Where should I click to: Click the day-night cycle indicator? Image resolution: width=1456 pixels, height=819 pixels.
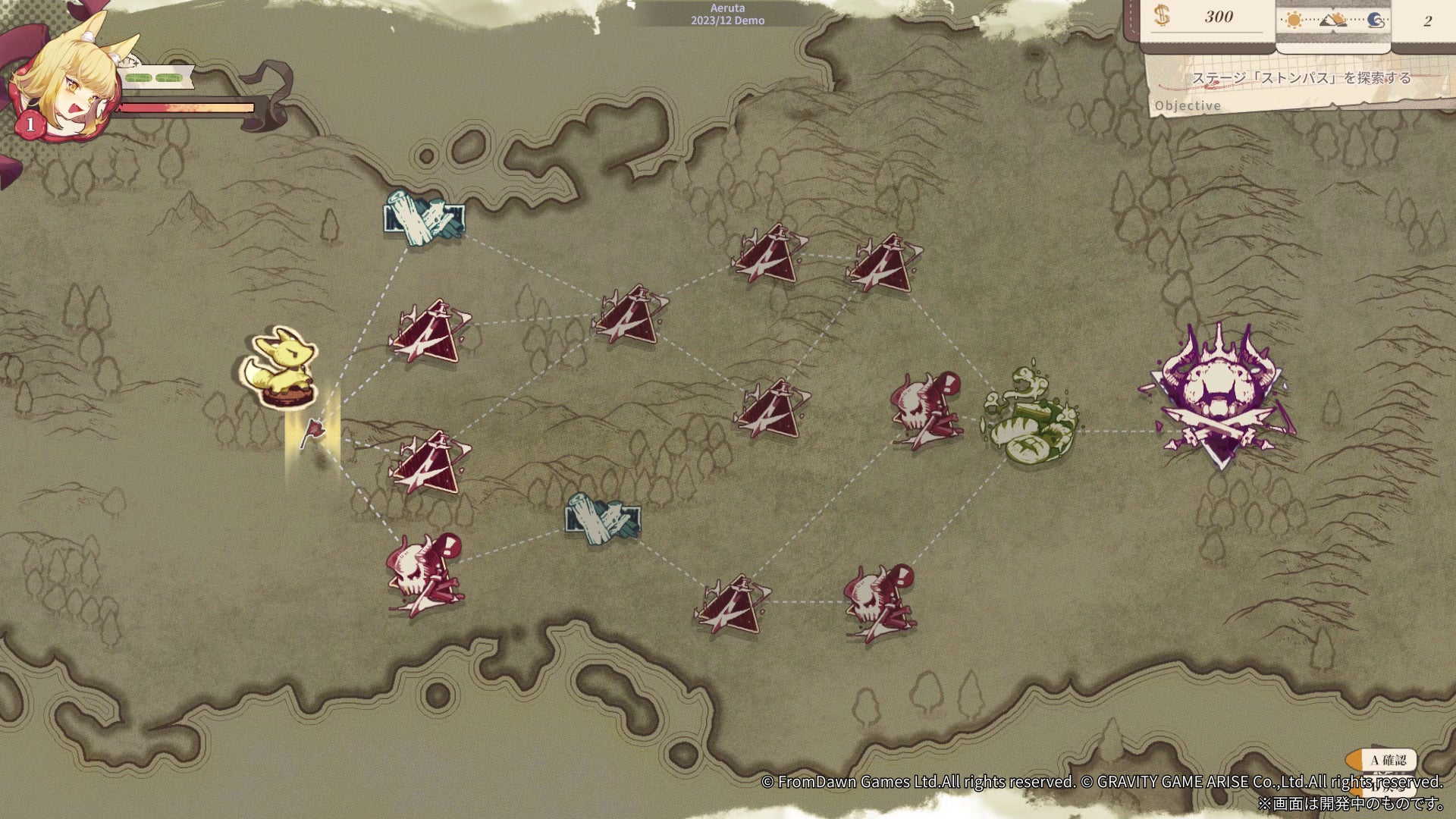coord(1332,20)
